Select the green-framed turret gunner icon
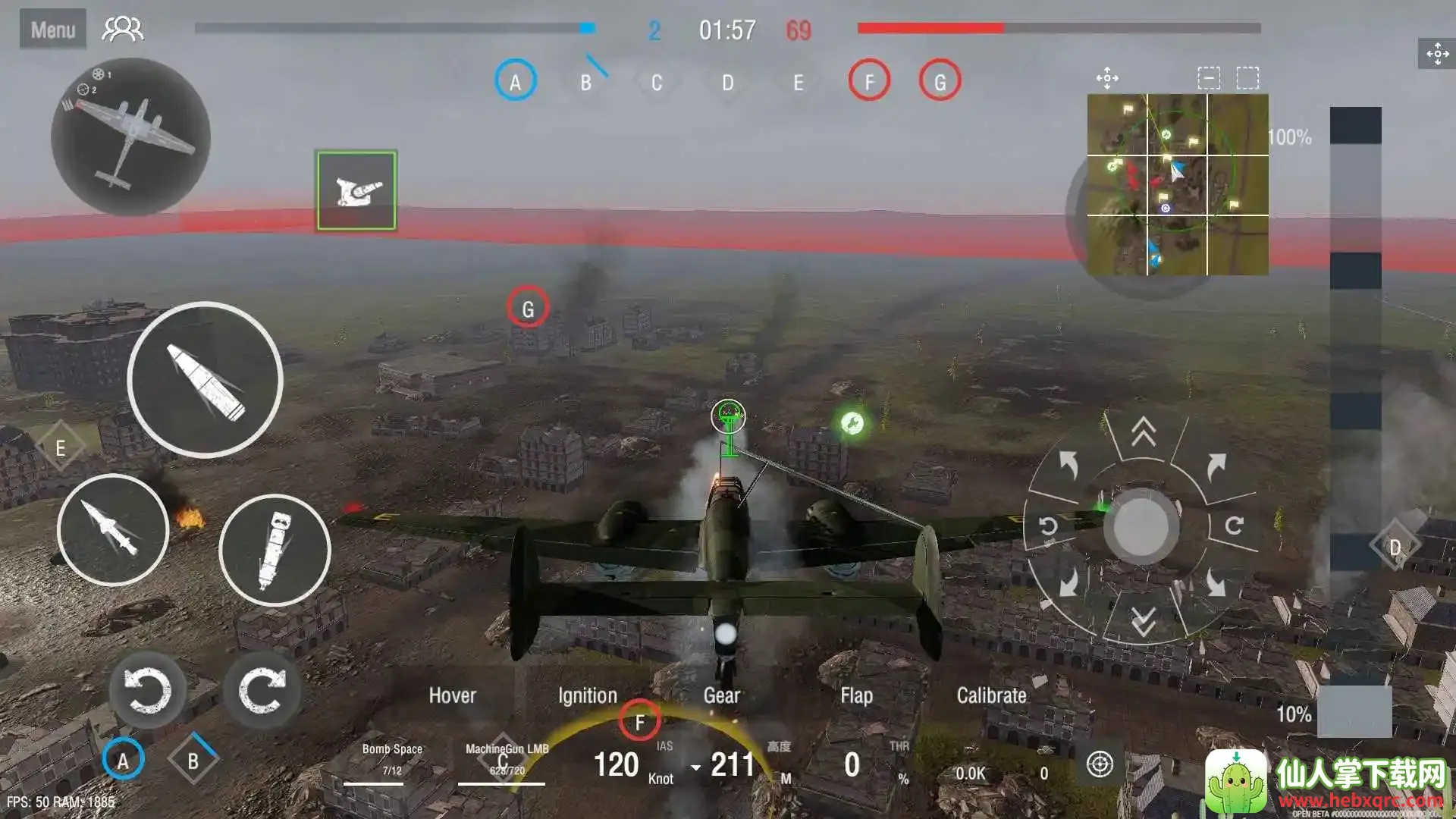 [356, 190]
